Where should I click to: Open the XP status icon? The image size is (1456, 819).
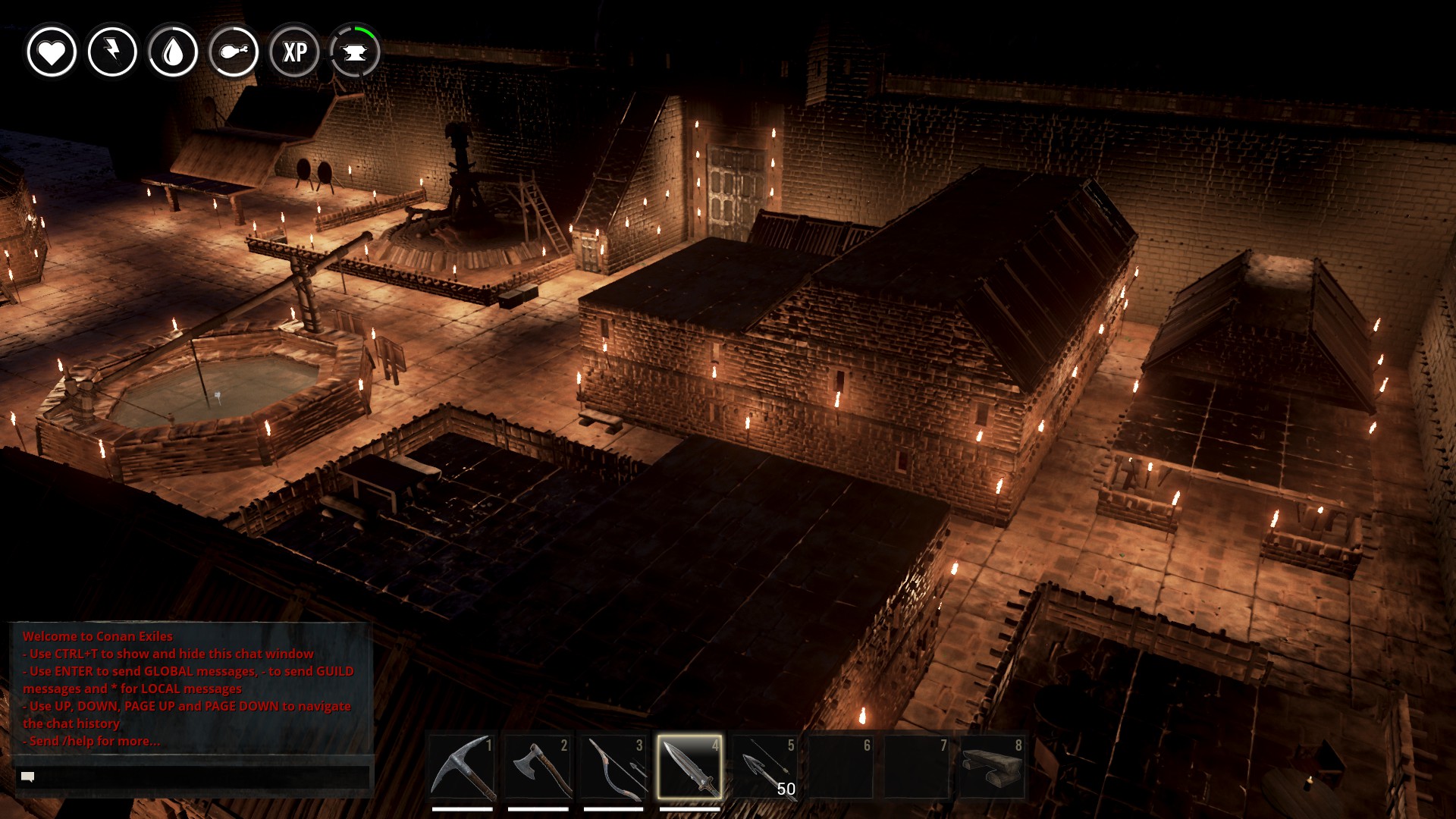tap(294, 52)
